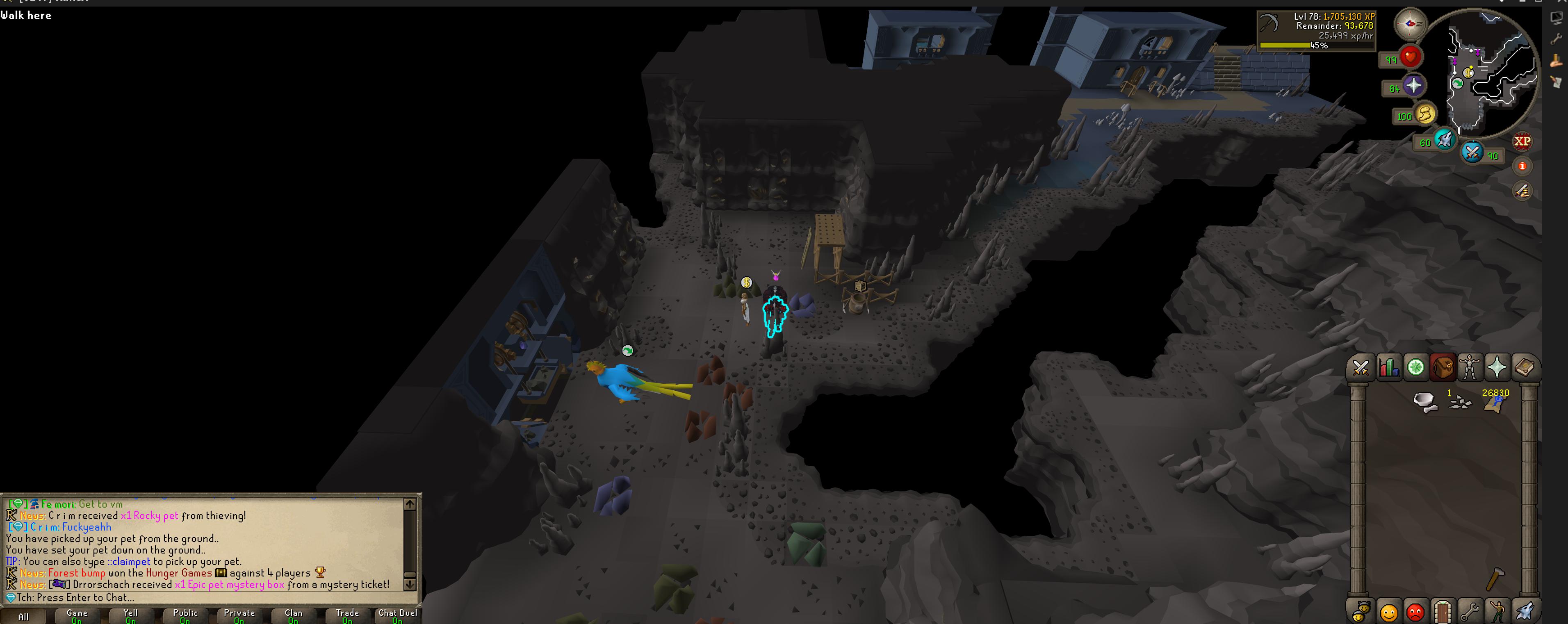Show All chat messages tab
This screenshot has width=1568, height=624.
click(23, 617)
